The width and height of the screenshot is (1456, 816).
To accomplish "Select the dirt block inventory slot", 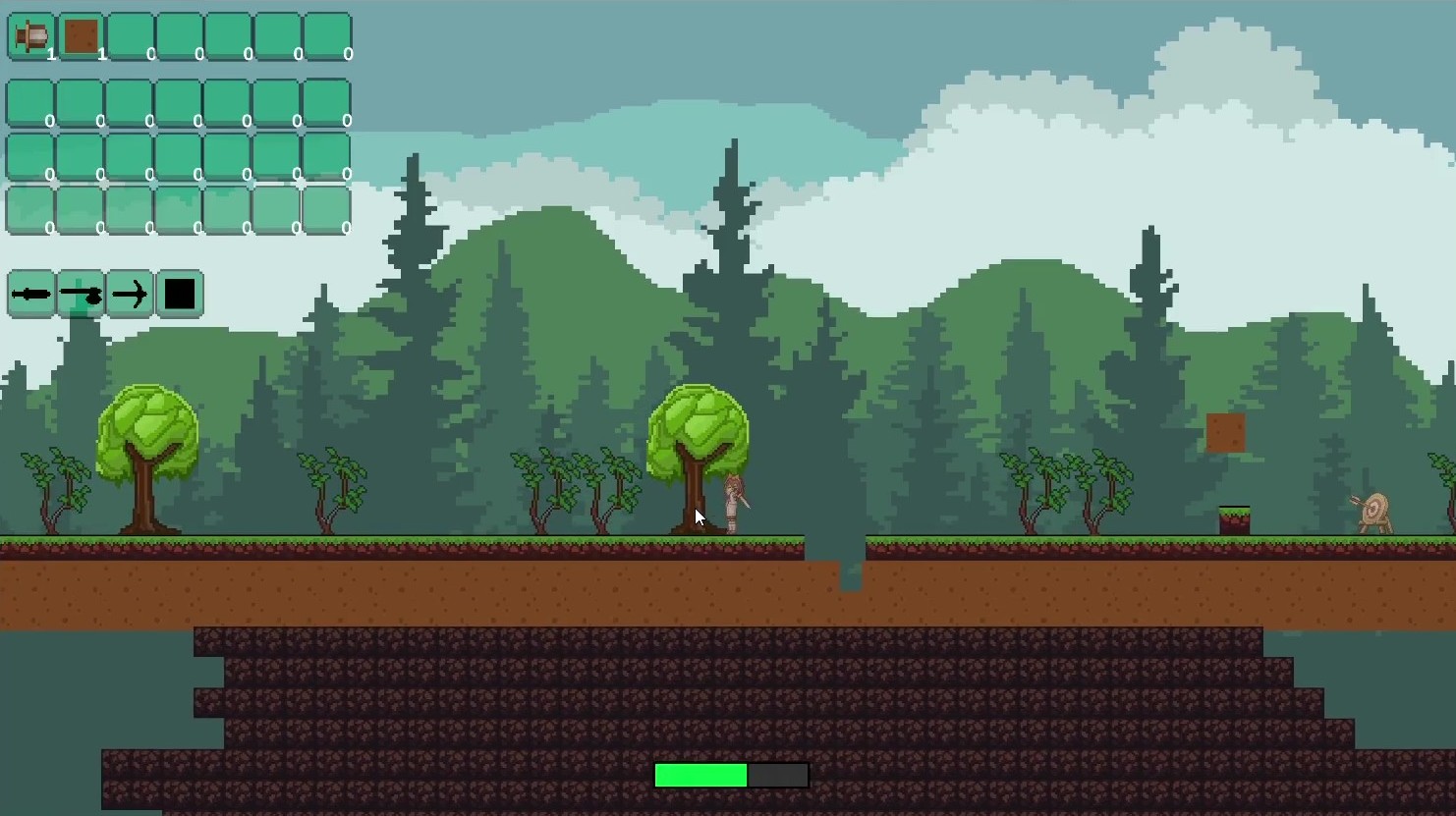I will pos(82,37).
